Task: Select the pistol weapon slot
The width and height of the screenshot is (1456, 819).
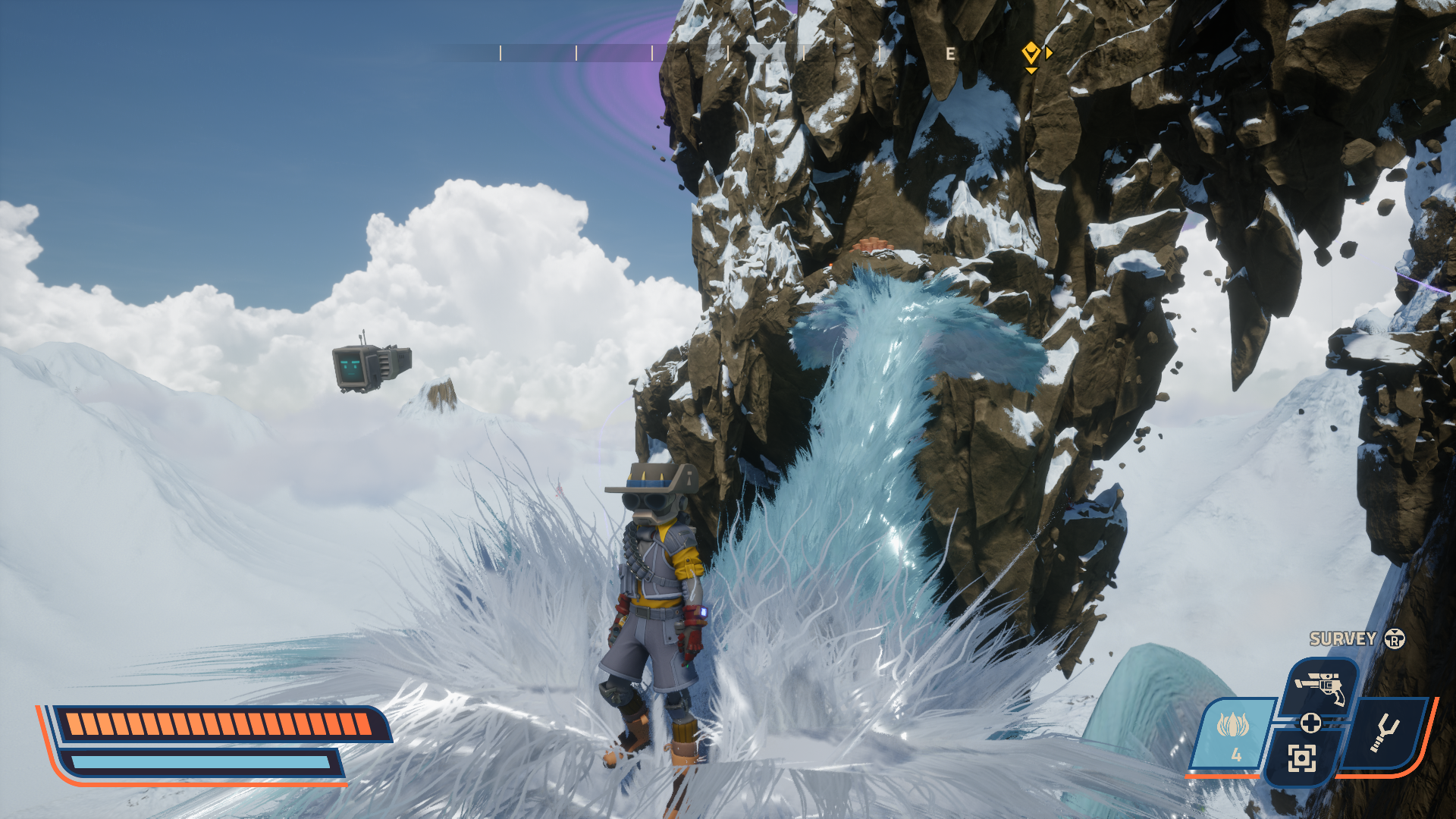Action: (1320, 686)
